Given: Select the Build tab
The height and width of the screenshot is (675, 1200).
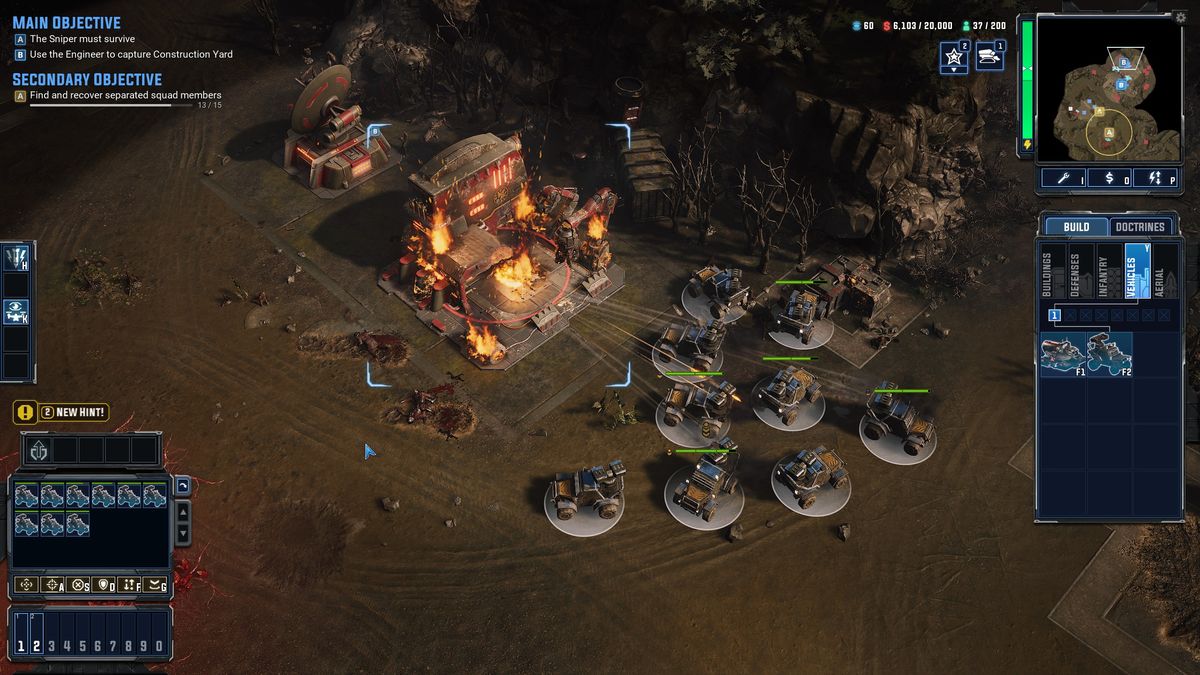Looking at the screenshot, I should pos(1076,227).
